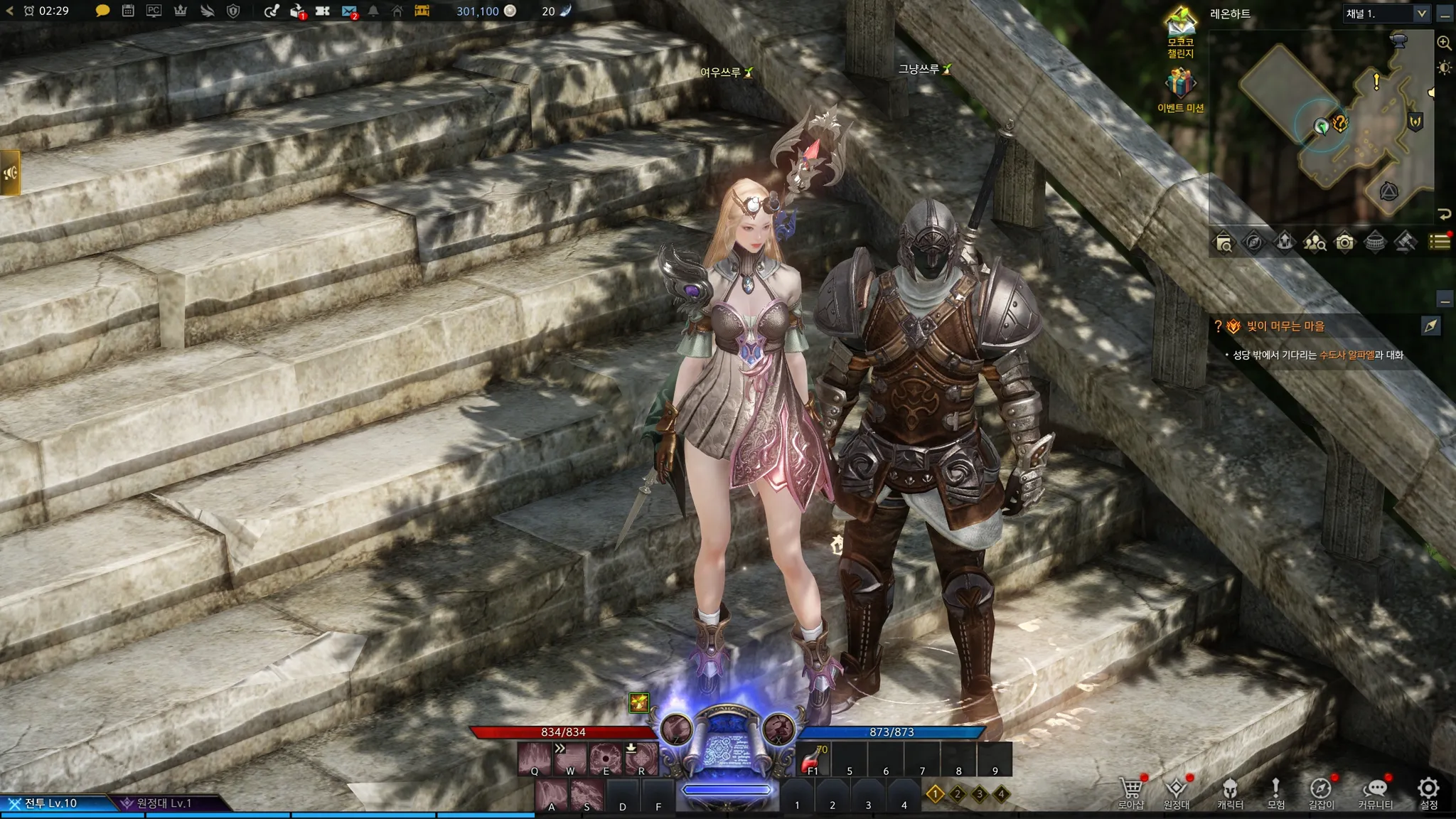
Task: Open the calendar icon in the top bar
Action: (128, 11)
